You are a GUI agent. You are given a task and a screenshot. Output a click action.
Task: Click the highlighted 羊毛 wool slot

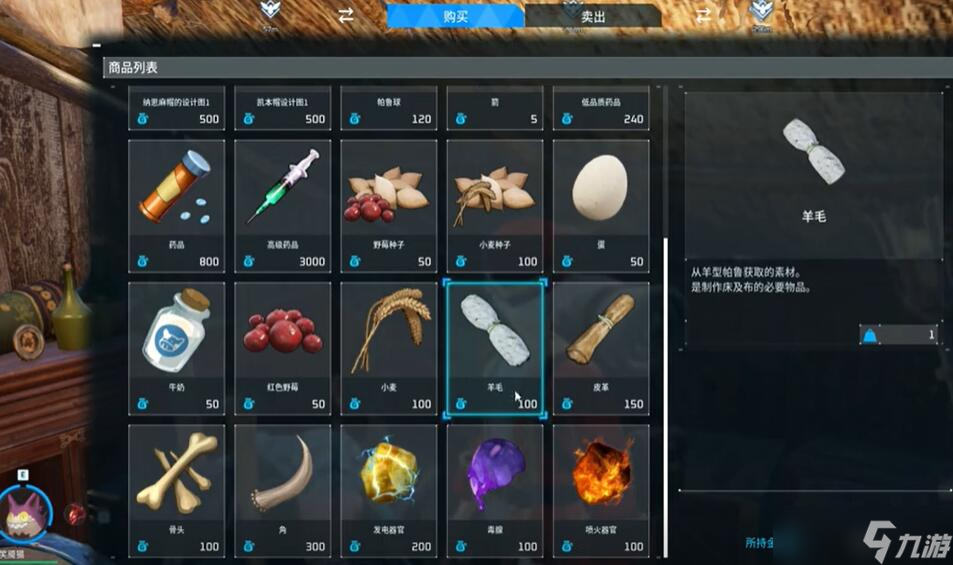pos(496,348)
